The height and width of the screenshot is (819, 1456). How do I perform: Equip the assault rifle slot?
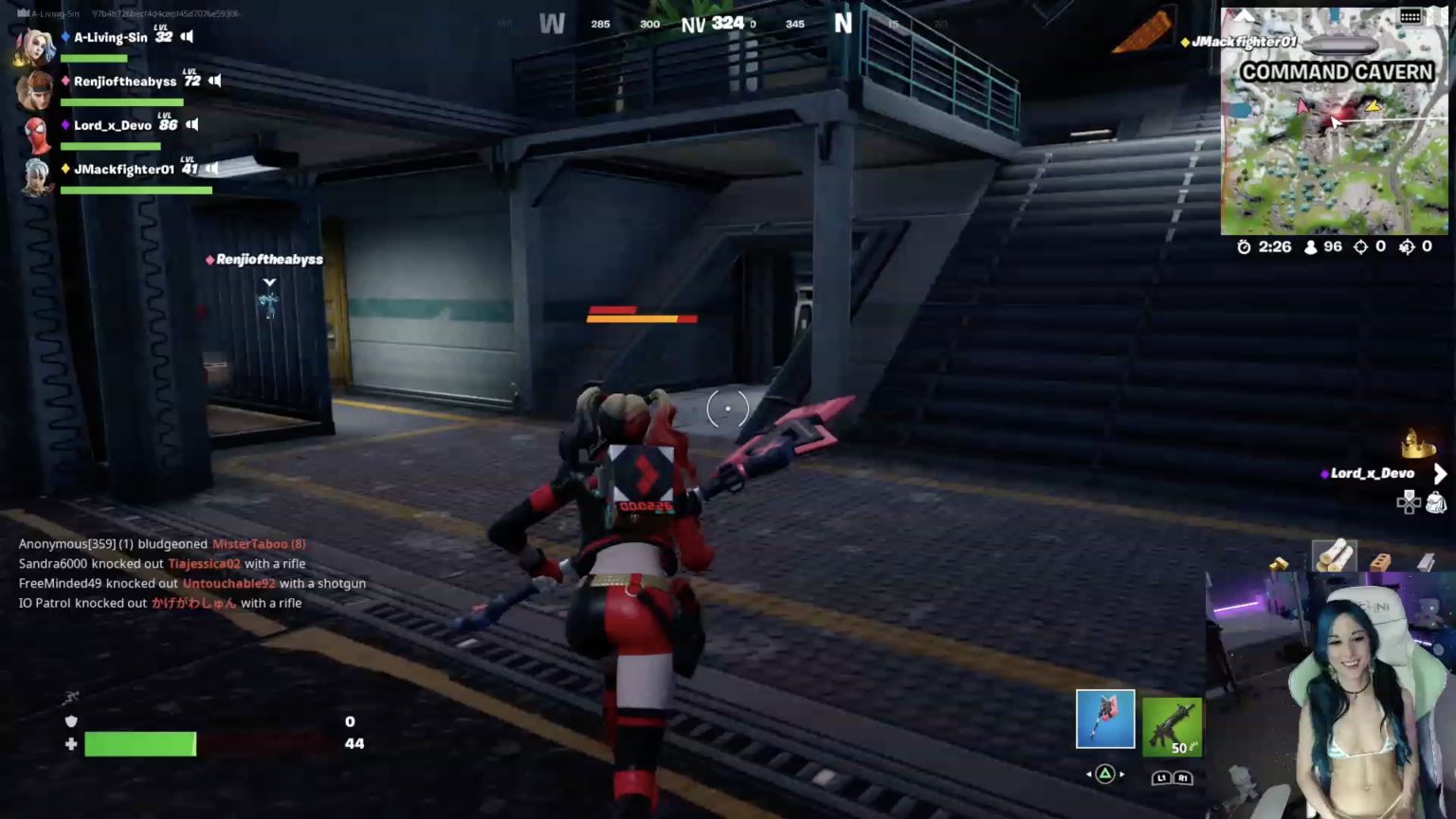pyautogui.click(x=1172, y=727)
